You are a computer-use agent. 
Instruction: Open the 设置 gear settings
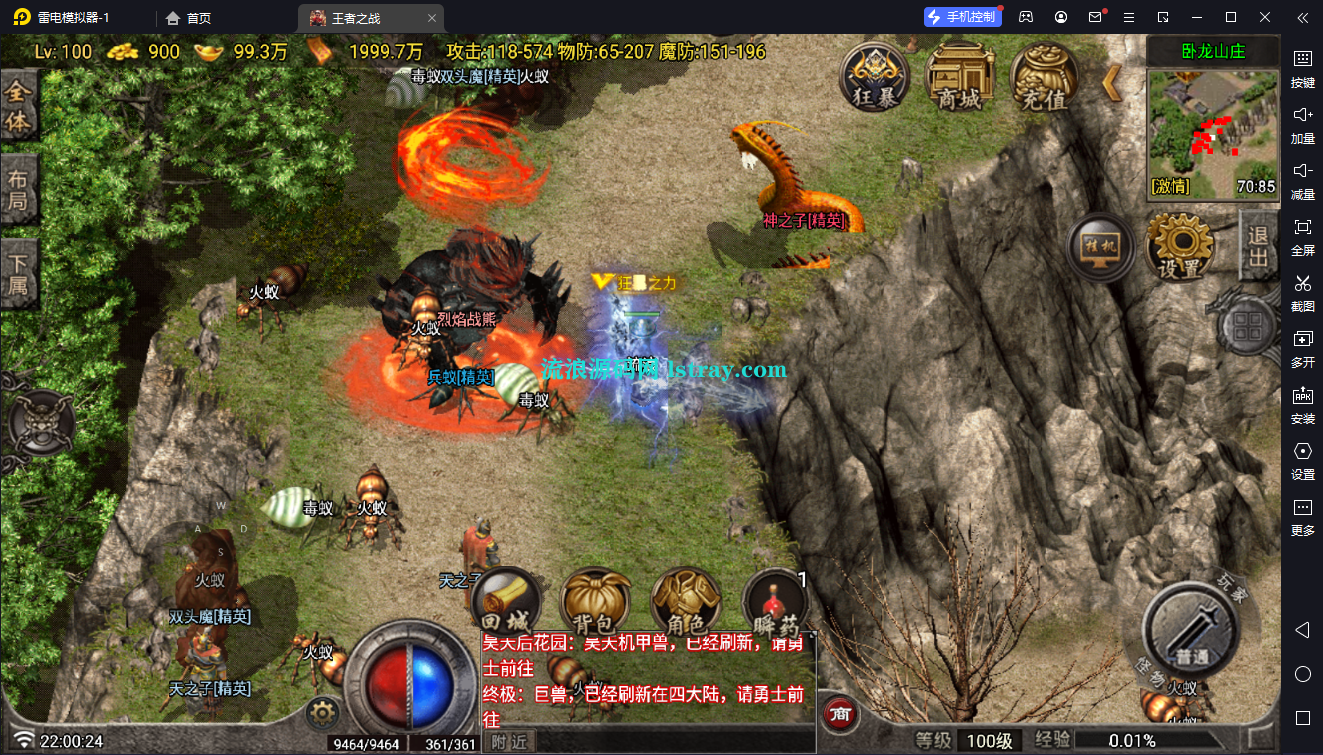1179,246
